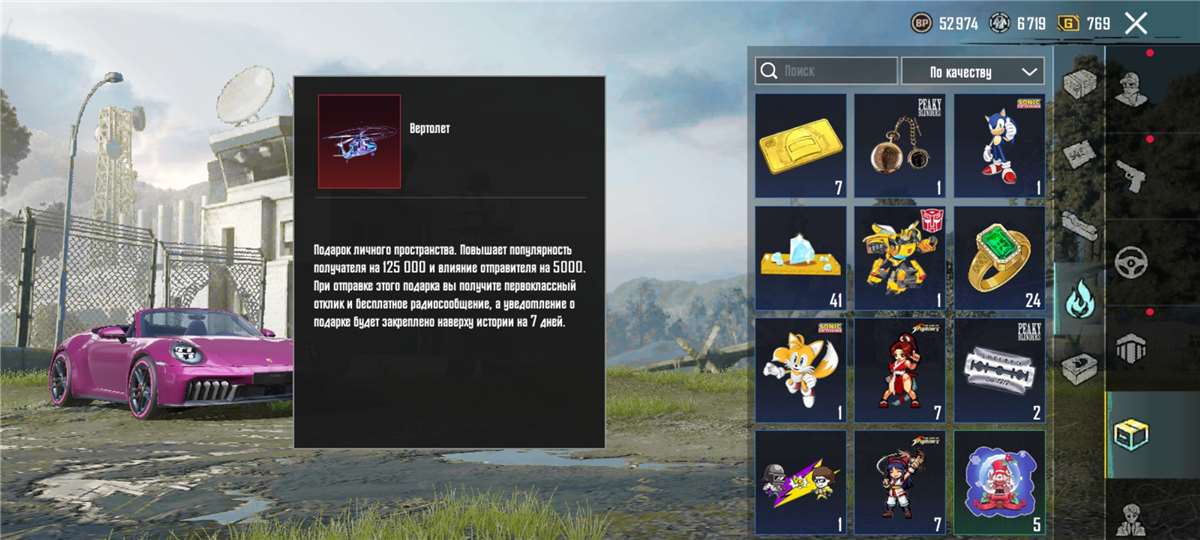Click the search field labeled Поиск
This screenshot has width=1200, height=540.
[x=826, y=71]
